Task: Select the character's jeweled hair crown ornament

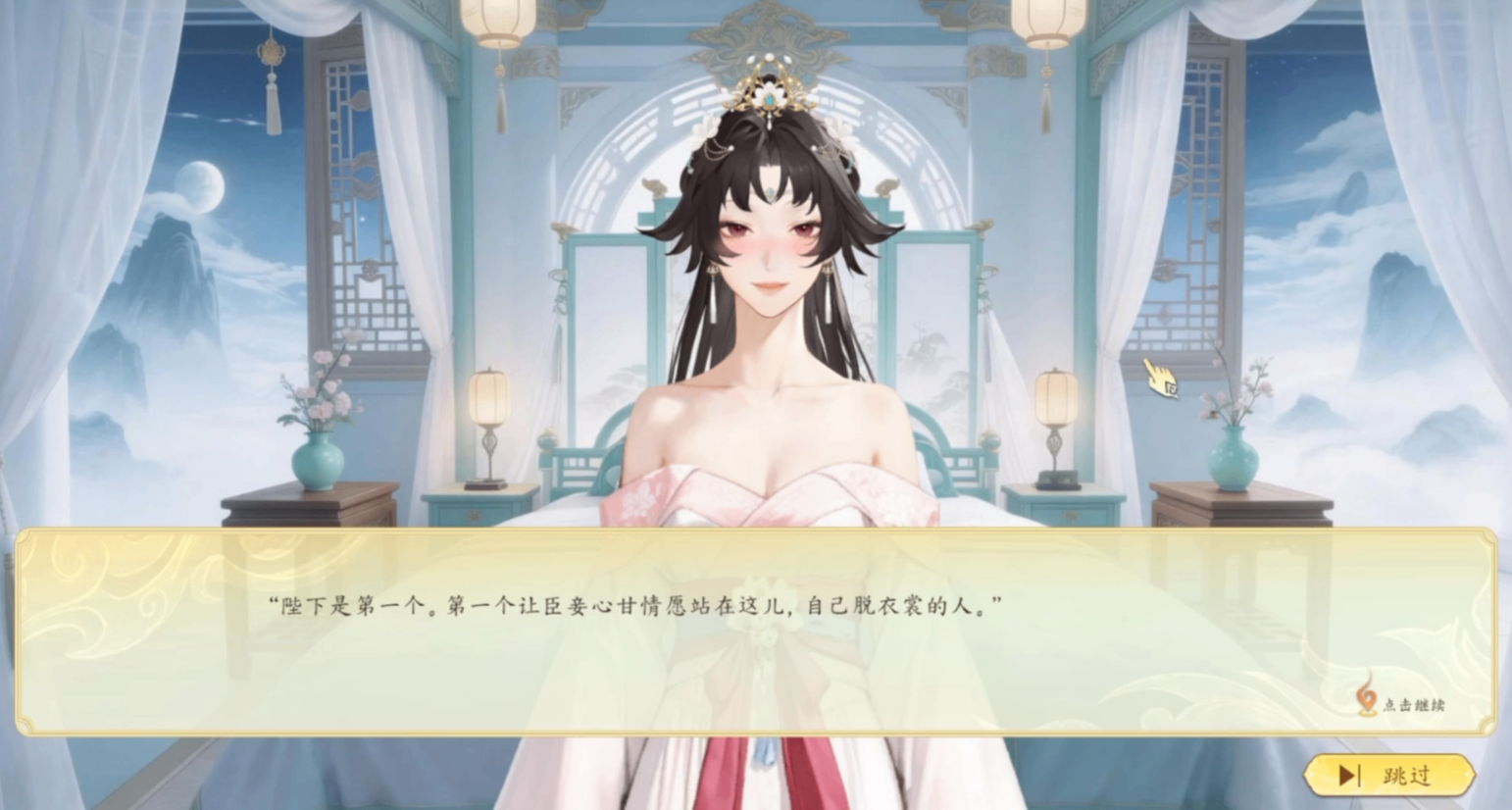Action: 770,93
